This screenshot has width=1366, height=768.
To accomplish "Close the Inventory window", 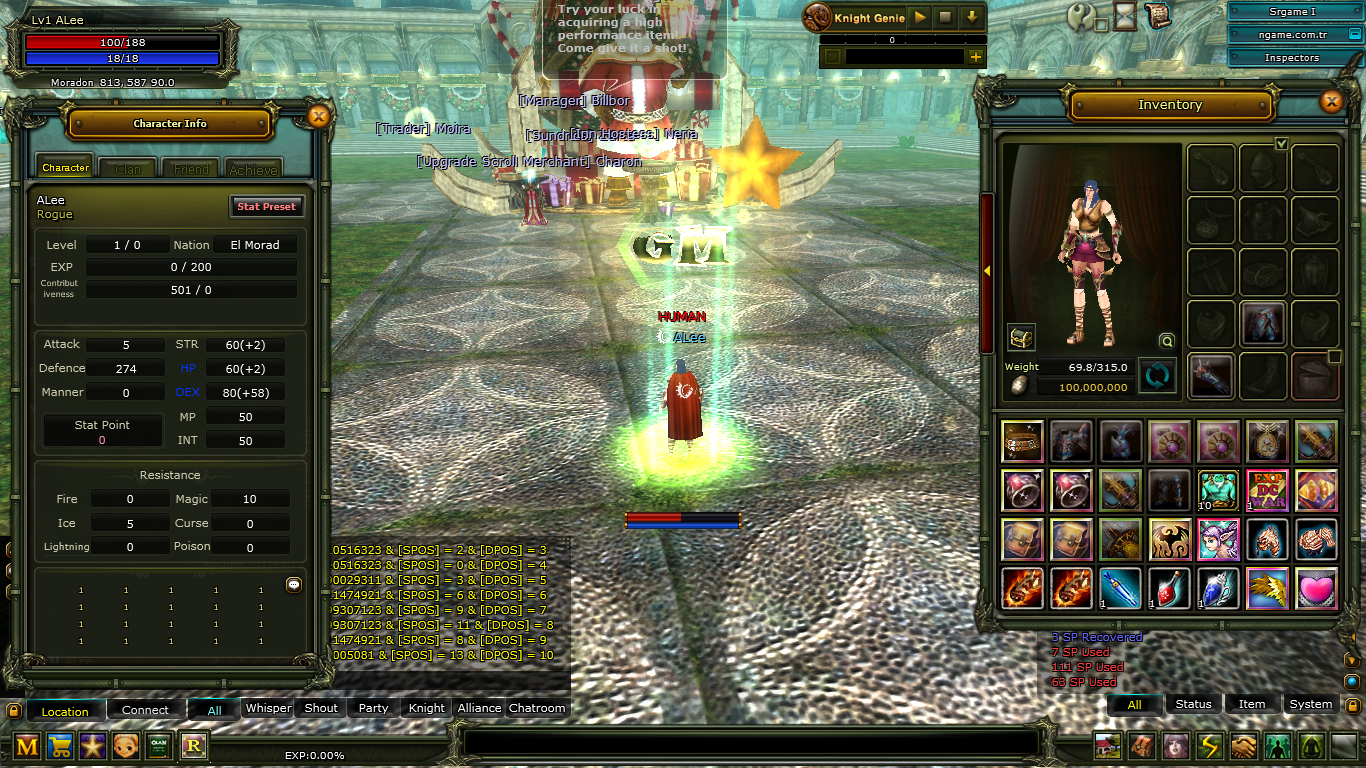I will (1331, 101).
